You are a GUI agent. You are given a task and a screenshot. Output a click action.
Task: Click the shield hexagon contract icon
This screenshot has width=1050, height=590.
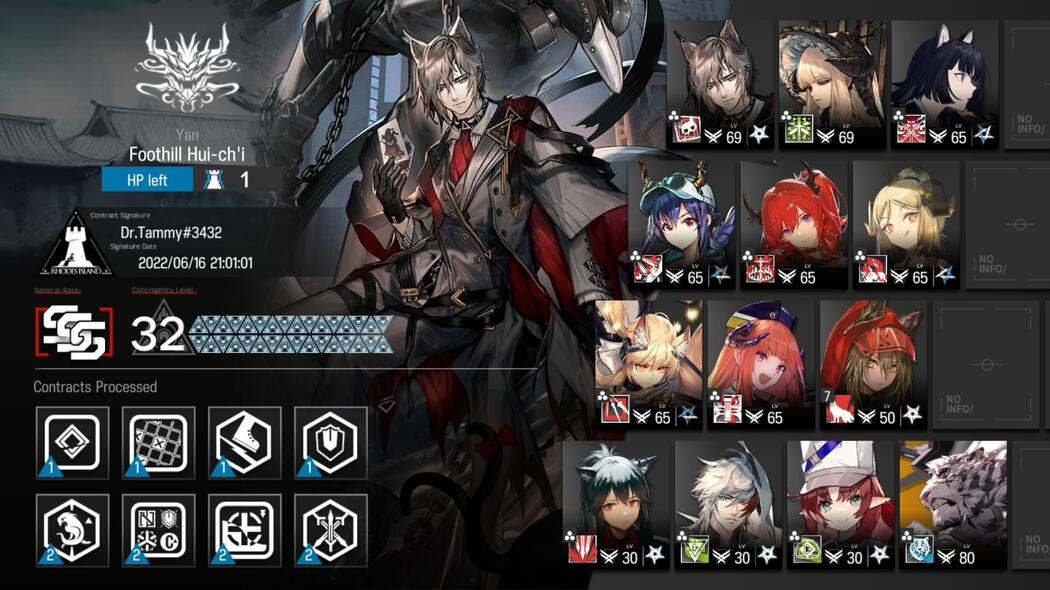click(x=330, y=442)
